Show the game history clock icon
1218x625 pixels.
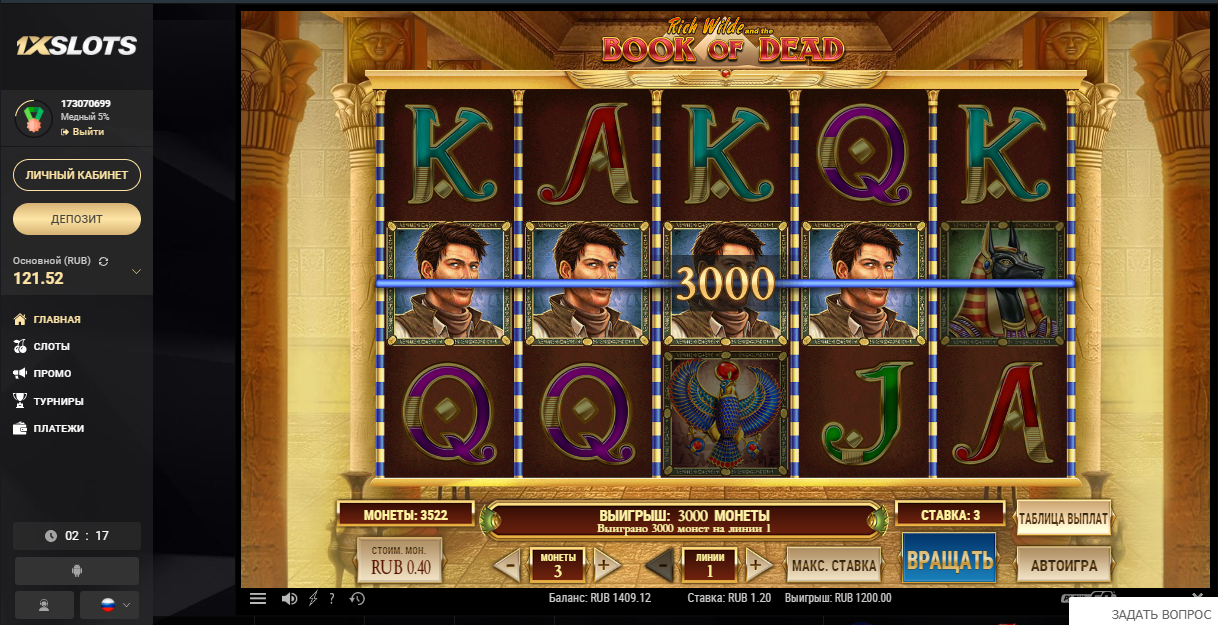click(357, 598)
